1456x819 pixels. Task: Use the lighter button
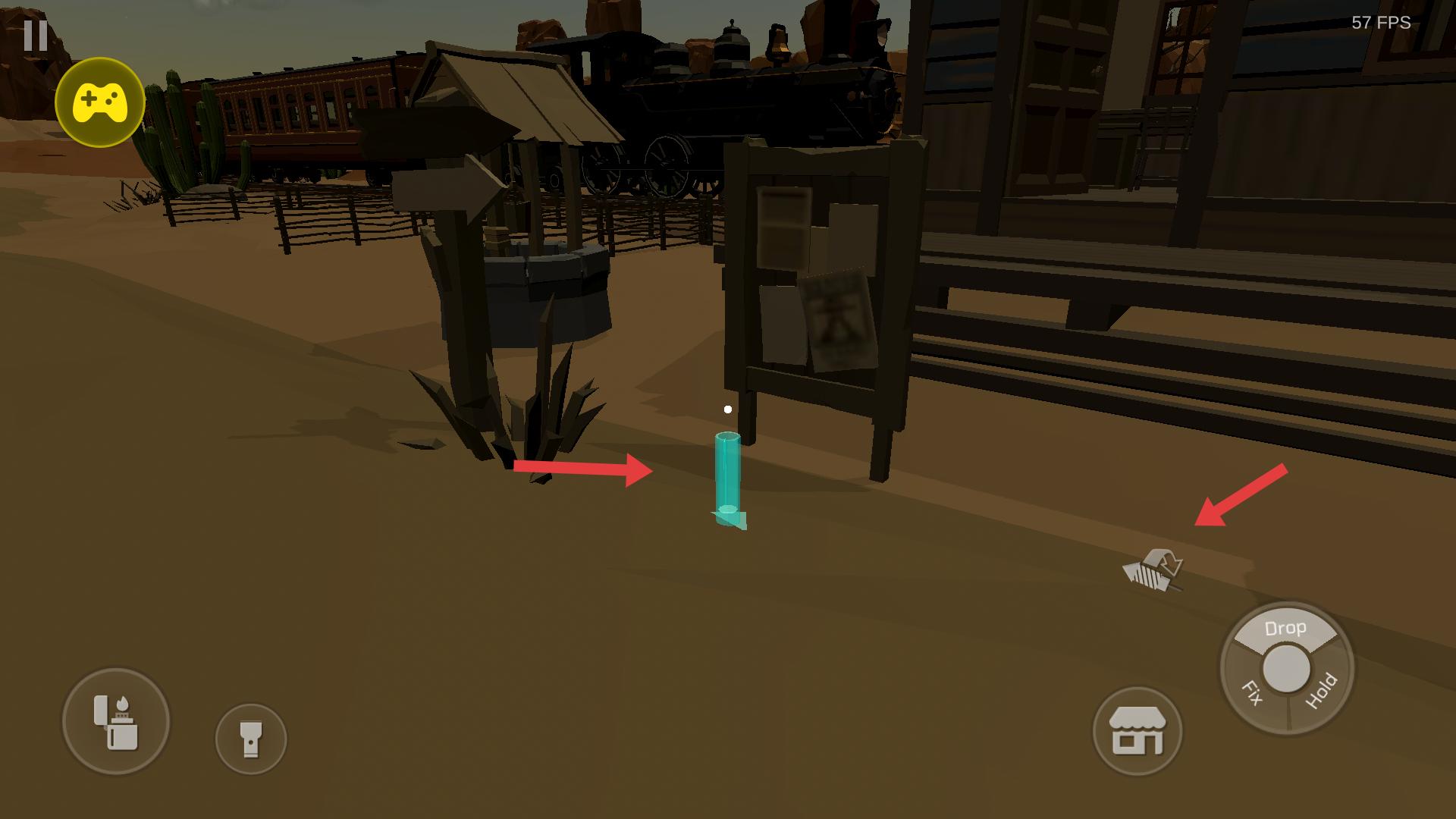coord(116,721)
